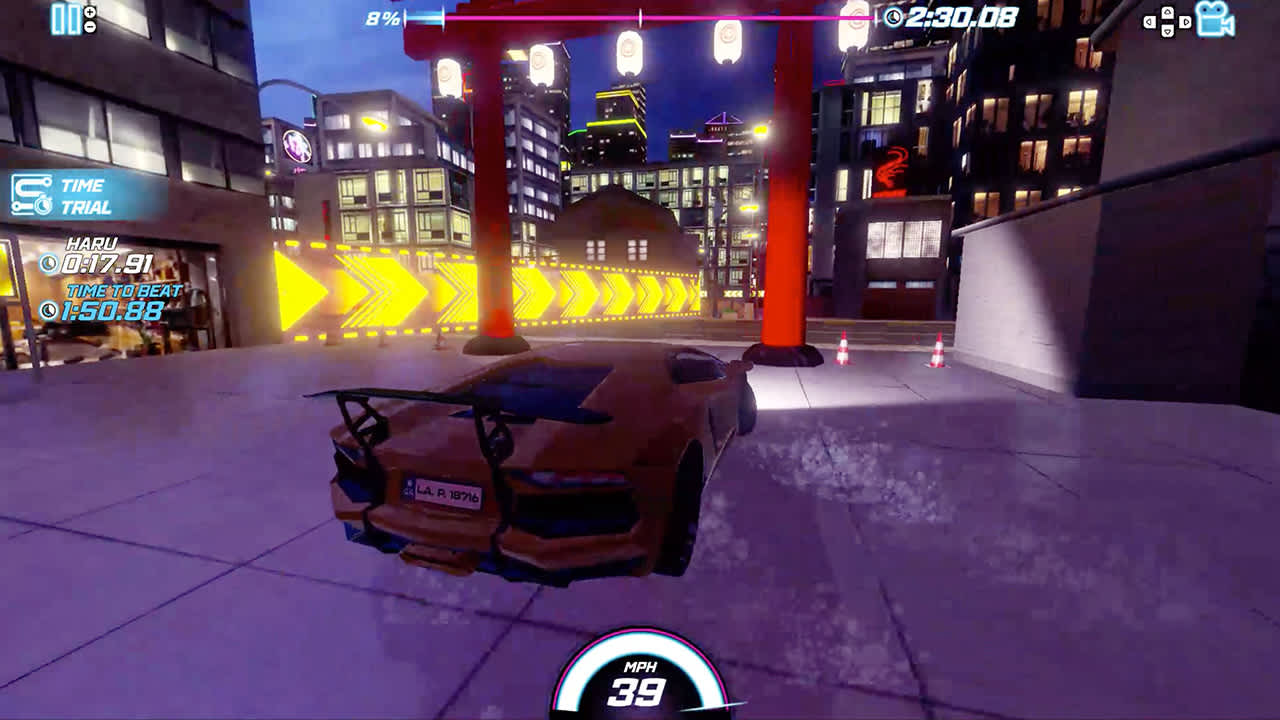This screenshot has width=1280, height=720.
Task: Click the d-pad left arrow
Action: [x=1149, y=20]
